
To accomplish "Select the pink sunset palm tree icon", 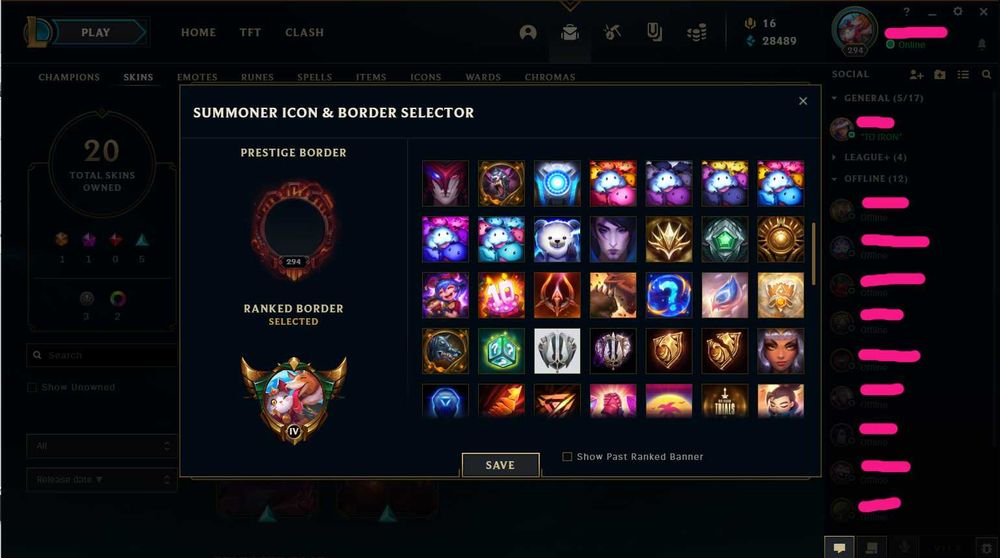I will click(x=668, y=400).
